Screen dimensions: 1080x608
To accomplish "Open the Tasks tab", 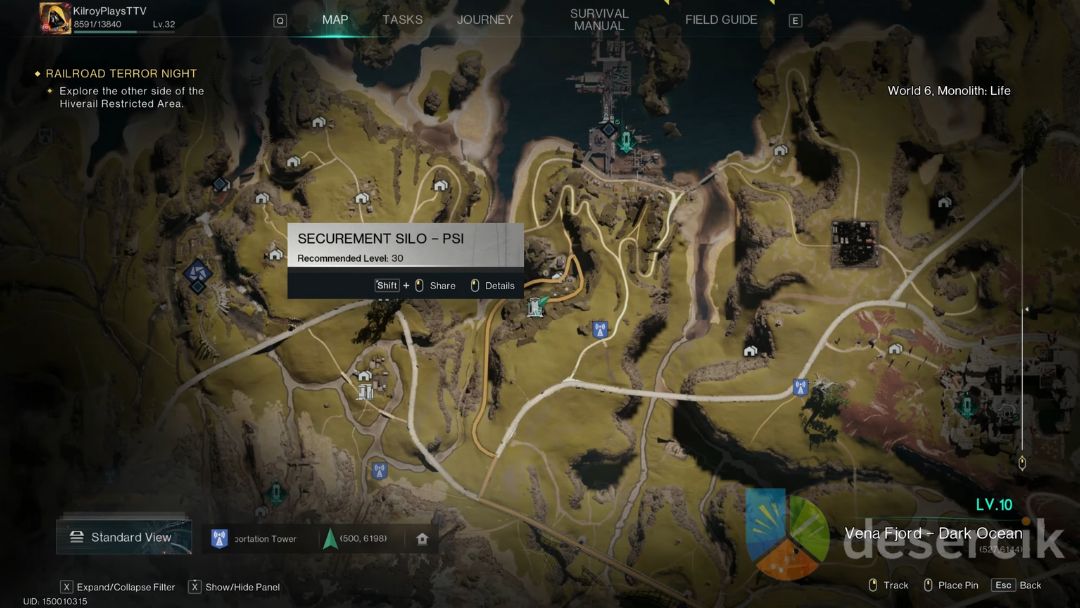I will click(x=402, y=20).
